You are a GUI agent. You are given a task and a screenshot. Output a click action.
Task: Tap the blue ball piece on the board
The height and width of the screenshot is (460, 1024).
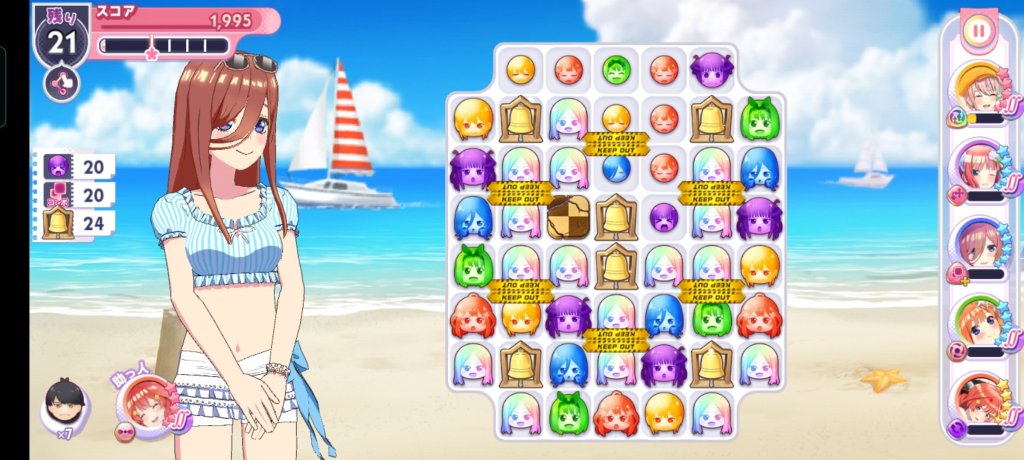(616, 167)
